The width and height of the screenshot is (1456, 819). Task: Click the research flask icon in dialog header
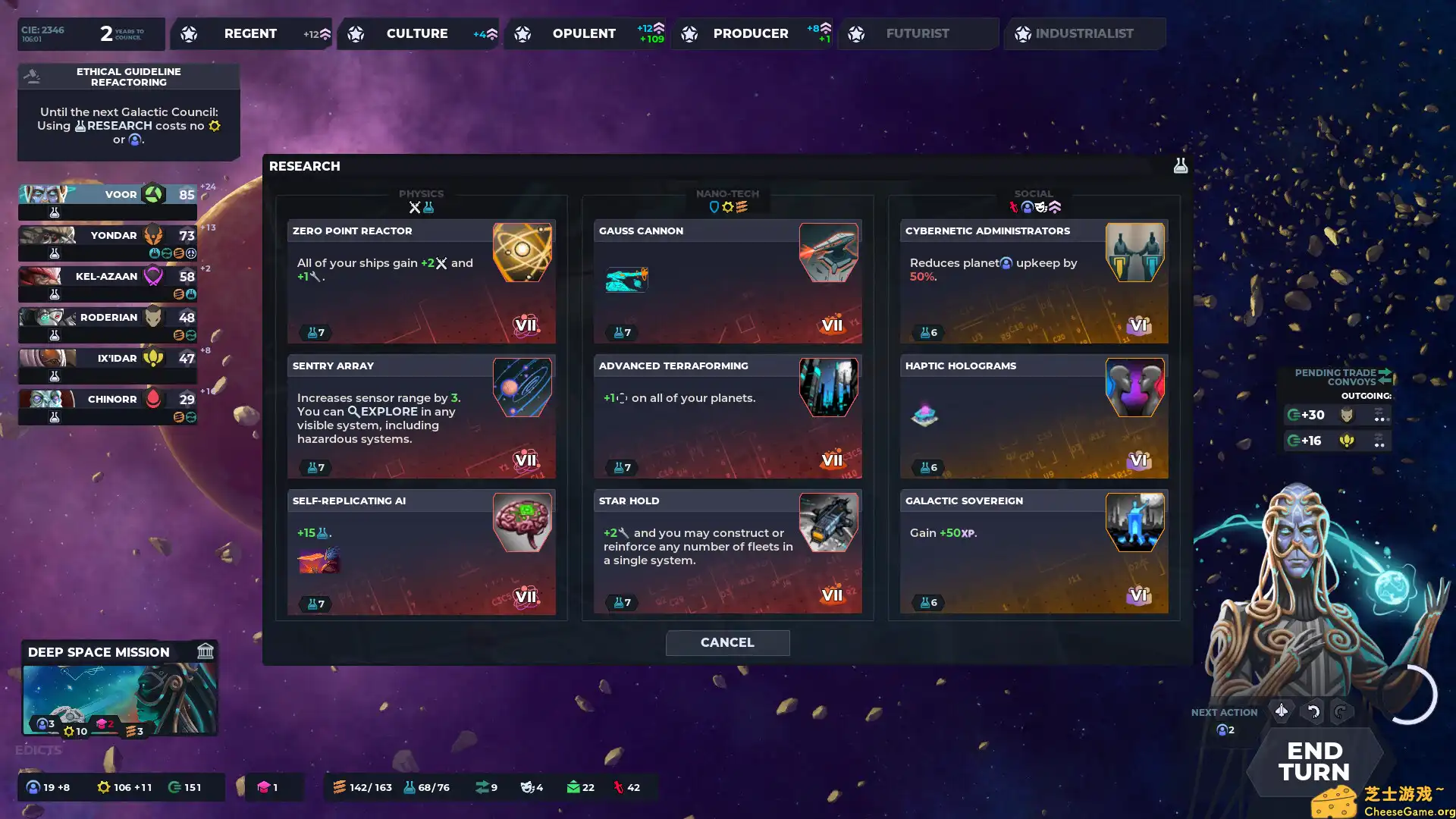pos(1180,165)
